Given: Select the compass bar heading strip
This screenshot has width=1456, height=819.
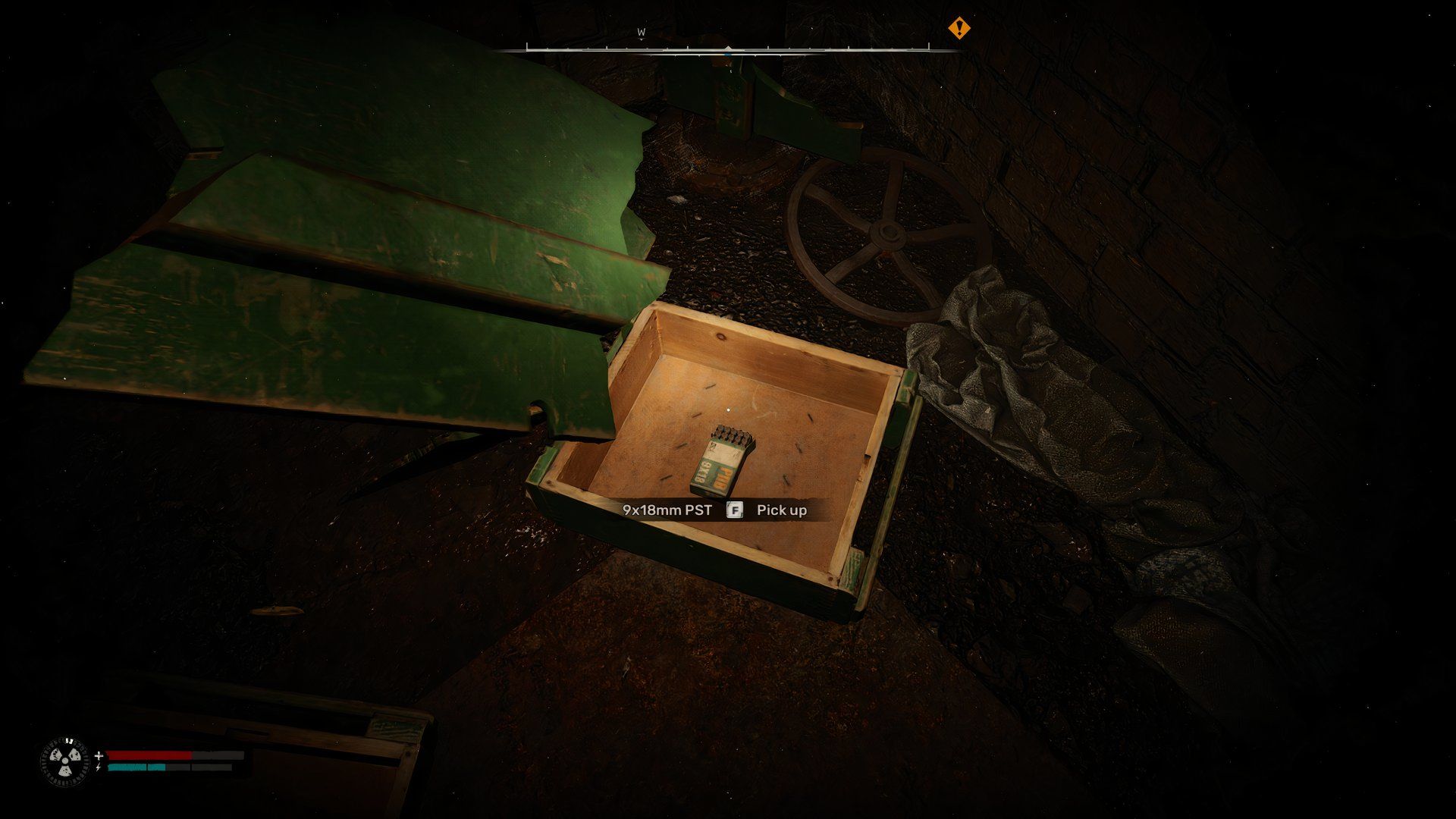Looking at the screenshot, I should coord(728,50).
